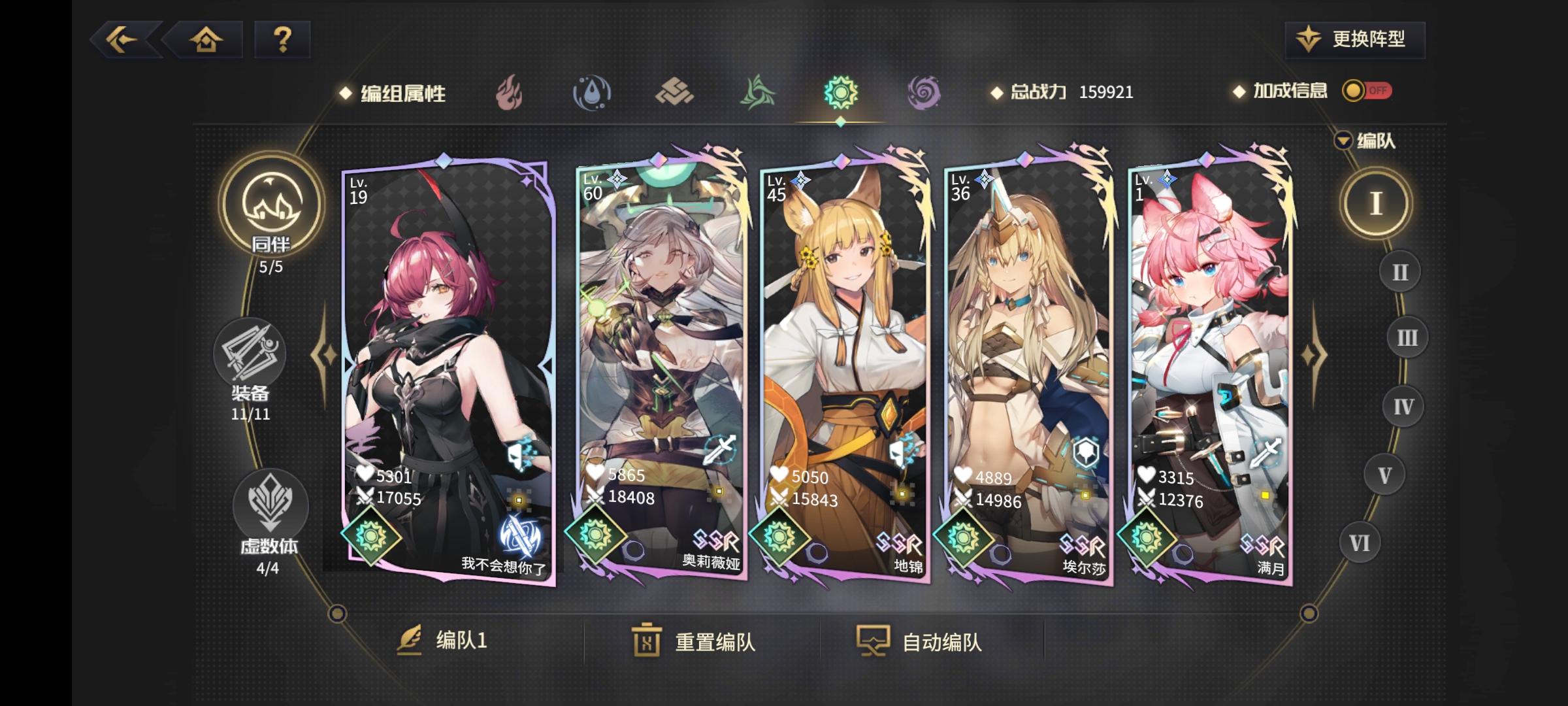The width and height of the screenshot is (1568, 706).
Task: Click 自动编队 to auto-form team
Action: pos(941,644)
